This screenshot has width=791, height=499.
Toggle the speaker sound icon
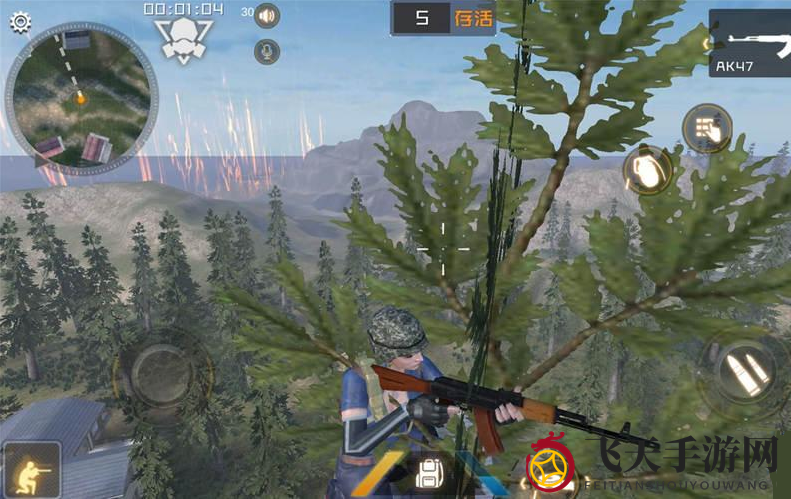[267, 16]
